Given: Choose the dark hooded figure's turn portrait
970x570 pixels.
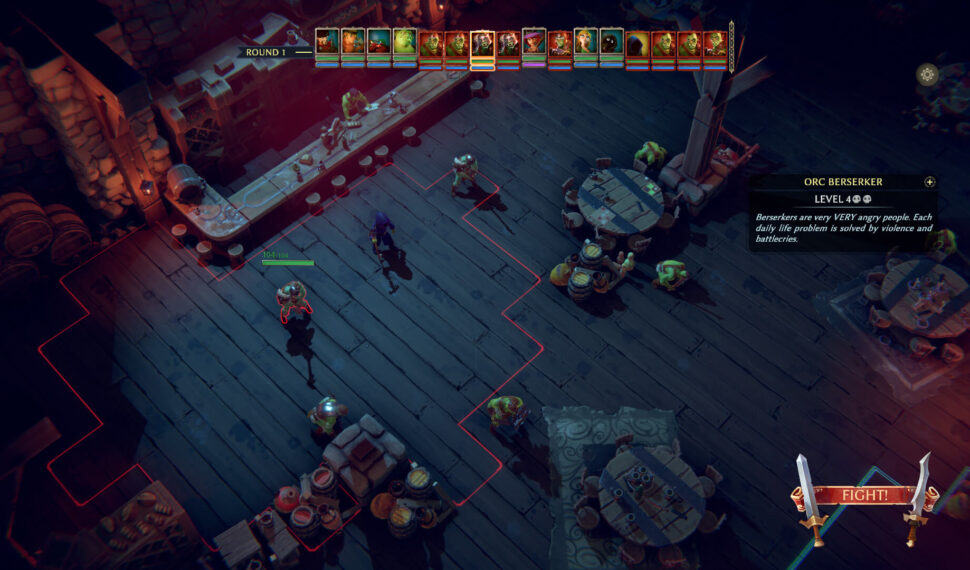Looking at the screenshot, I should tap(638, 43).
